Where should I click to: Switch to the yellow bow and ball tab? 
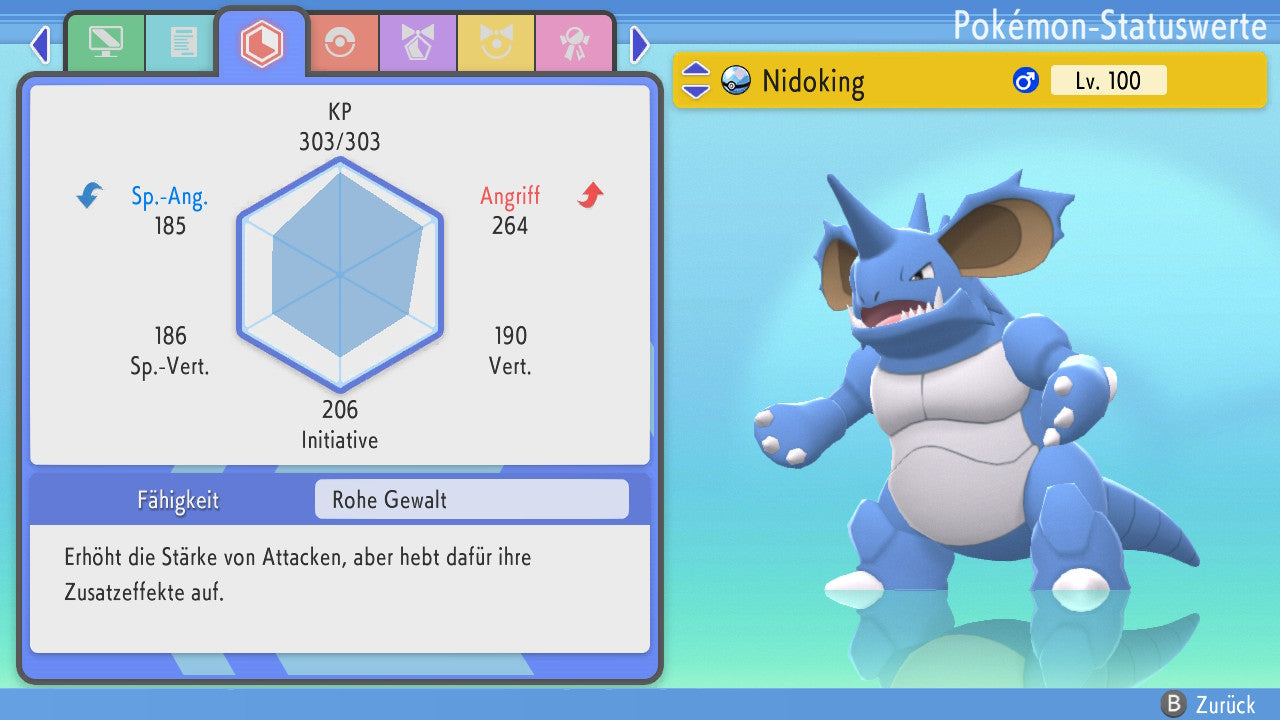click(x=496, y=42)
